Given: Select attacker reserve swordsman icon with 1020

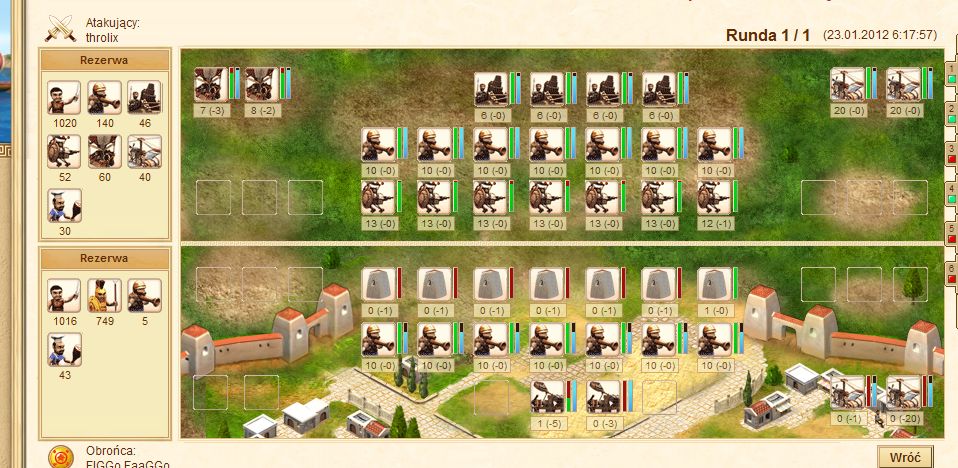Looking at the screenshot, I should [64, 98].
